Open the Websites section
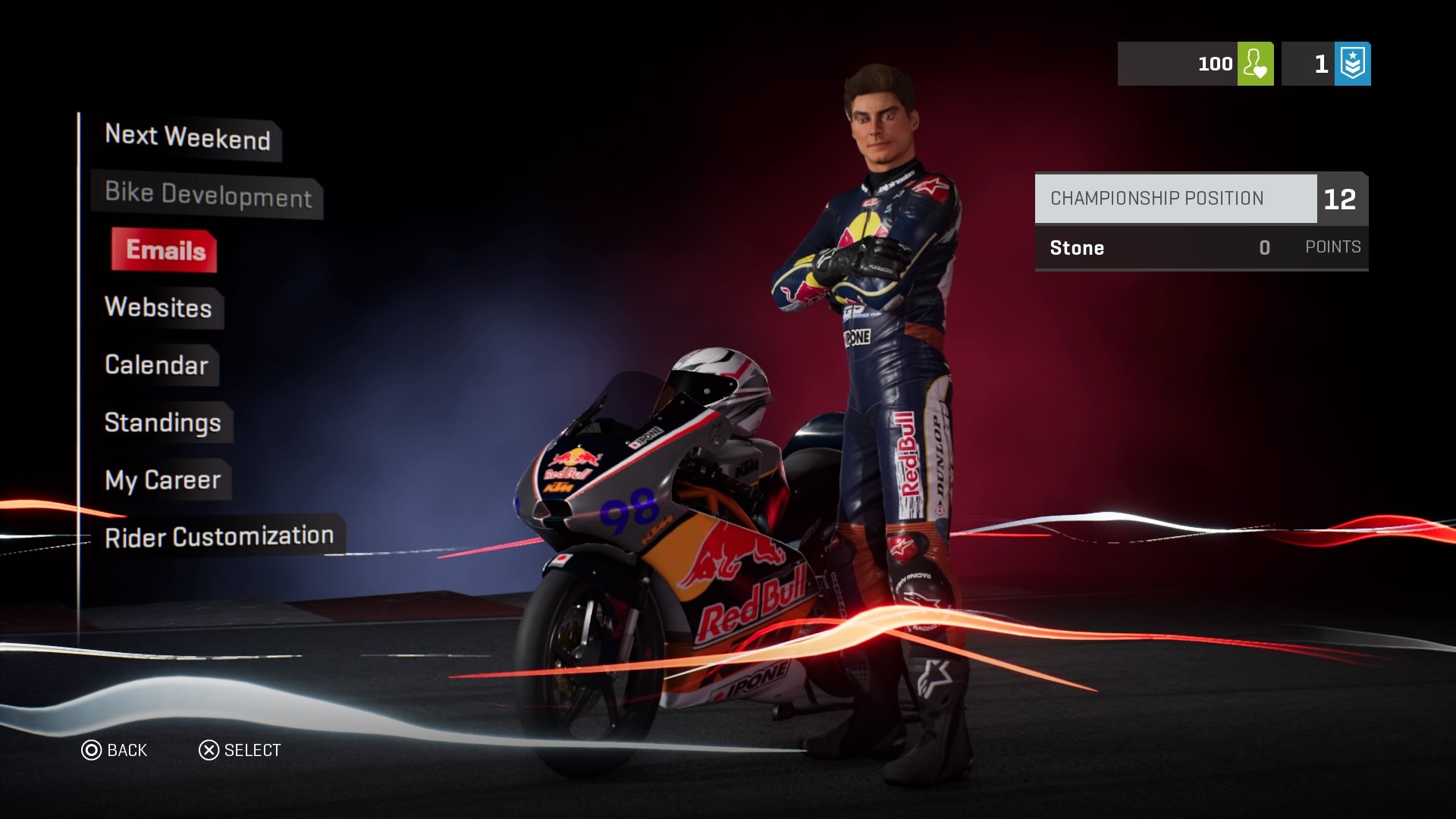The image size is (1456, 819). pos(158,308)
